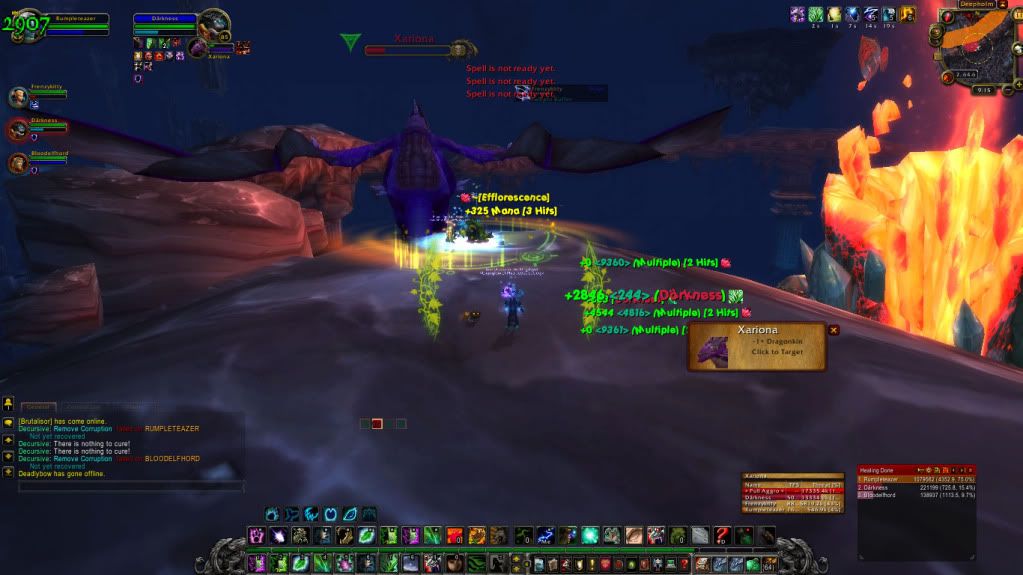Open the backpack bag slot
Image resolution: width=1023 pixels, height=575 pixels.
coord(768,565)
